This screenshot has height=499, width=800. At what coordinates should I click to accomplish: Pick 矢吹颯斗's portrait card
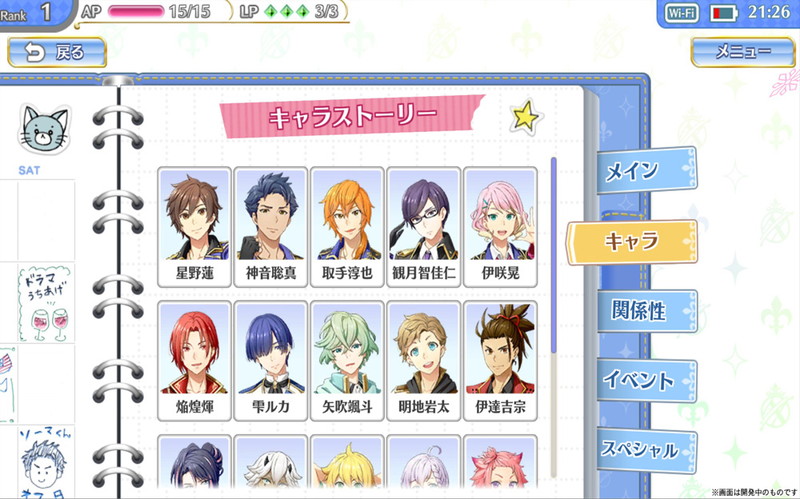coord(347,361)
